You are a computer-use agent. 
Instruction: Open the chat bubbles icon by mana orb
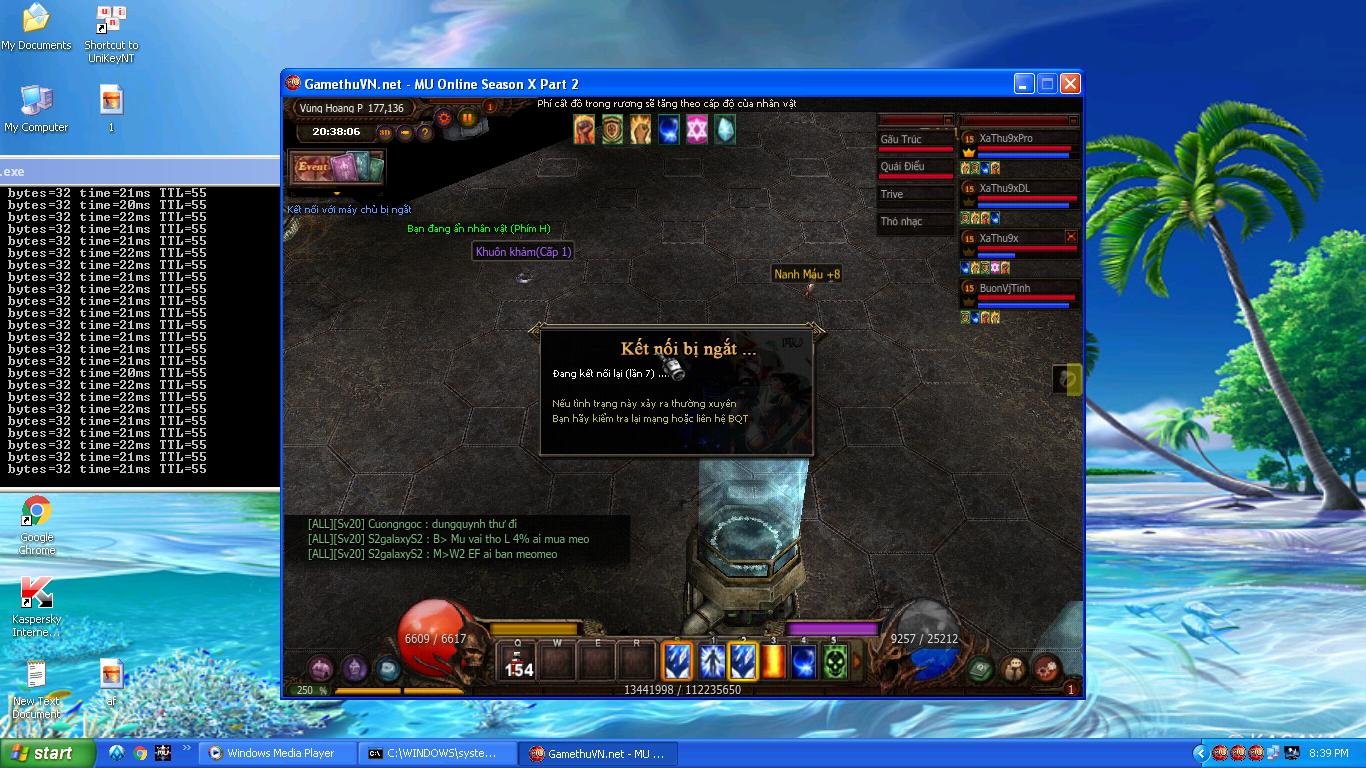[1013, 668]
